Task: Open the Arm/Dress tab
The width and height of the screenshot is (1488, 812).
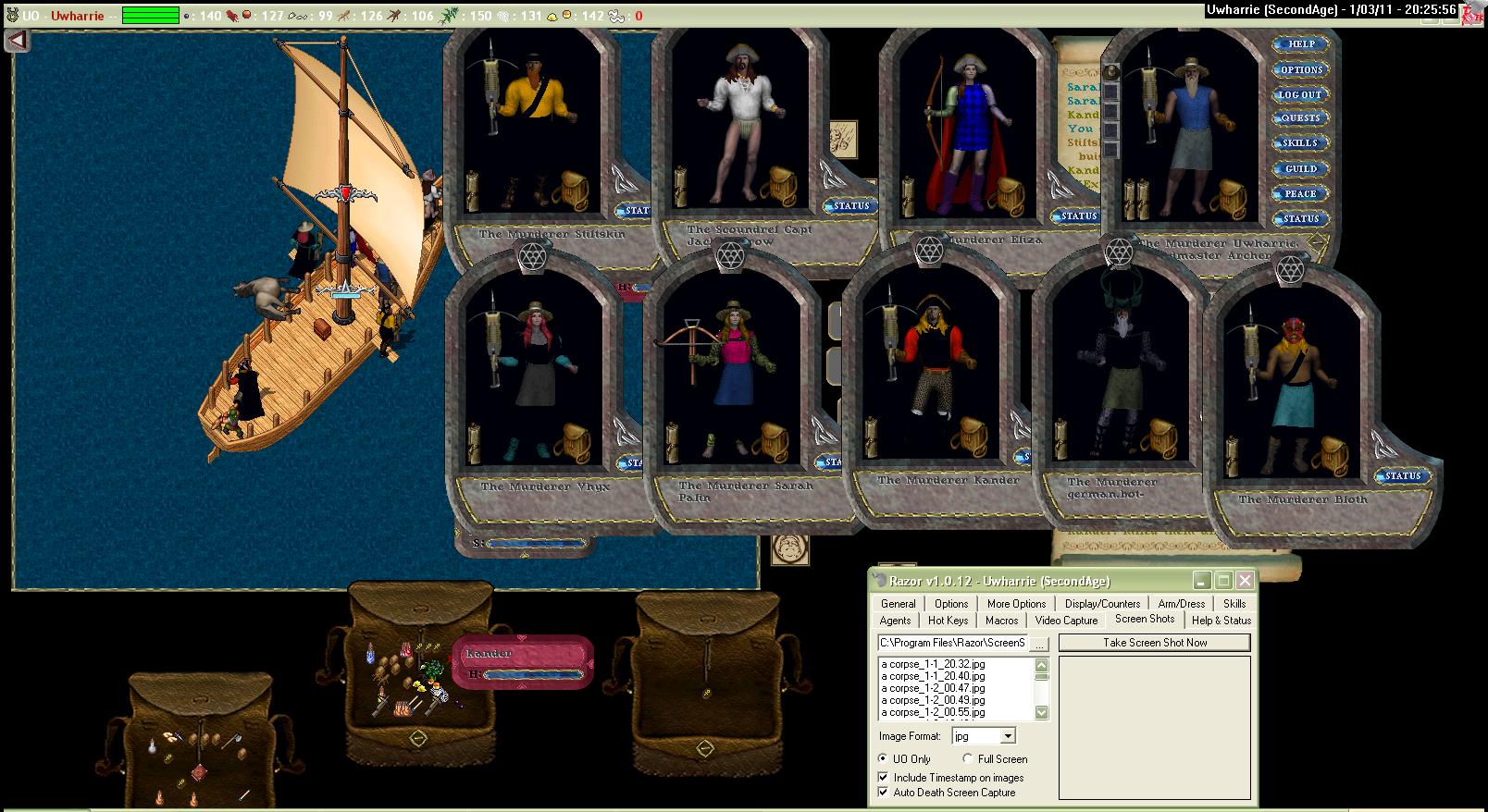Action: [1181, 603]
